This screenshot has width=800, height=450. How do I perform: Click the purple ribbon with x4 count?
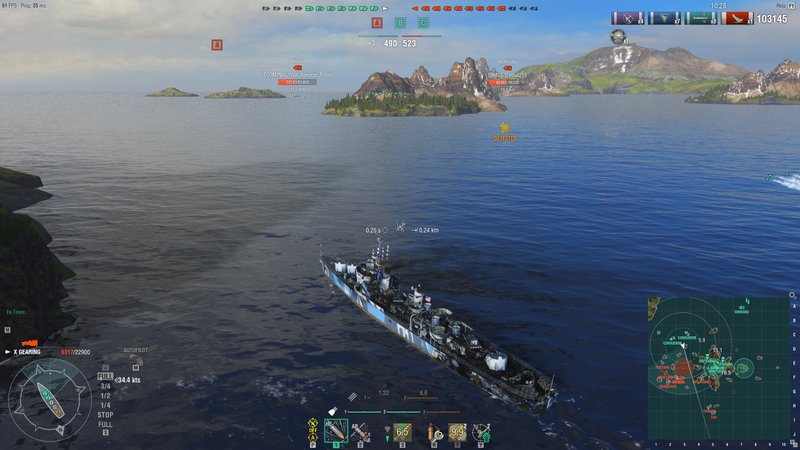pos(629,18)
